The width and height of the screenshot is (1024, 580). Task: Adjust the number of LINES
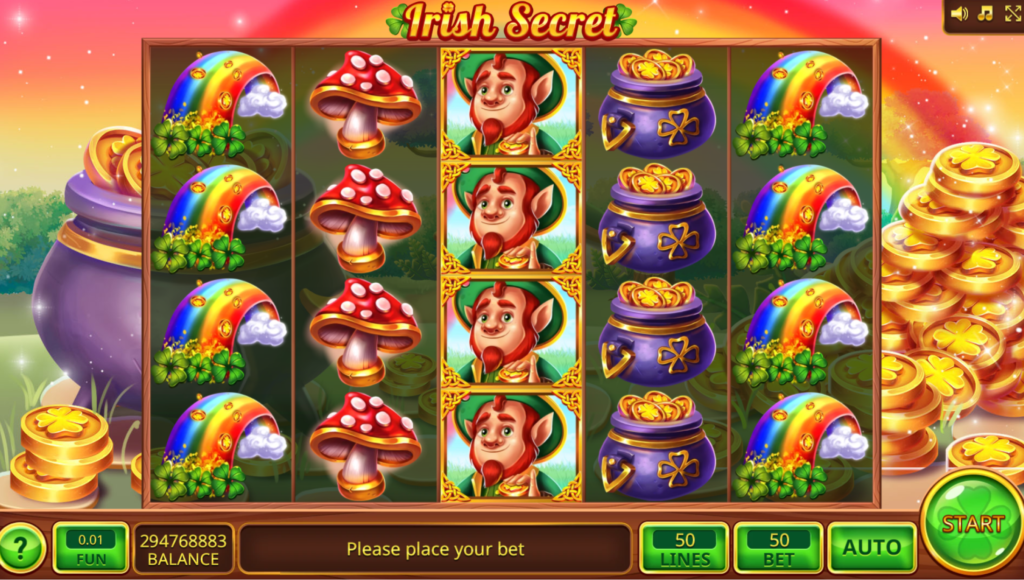684,548
